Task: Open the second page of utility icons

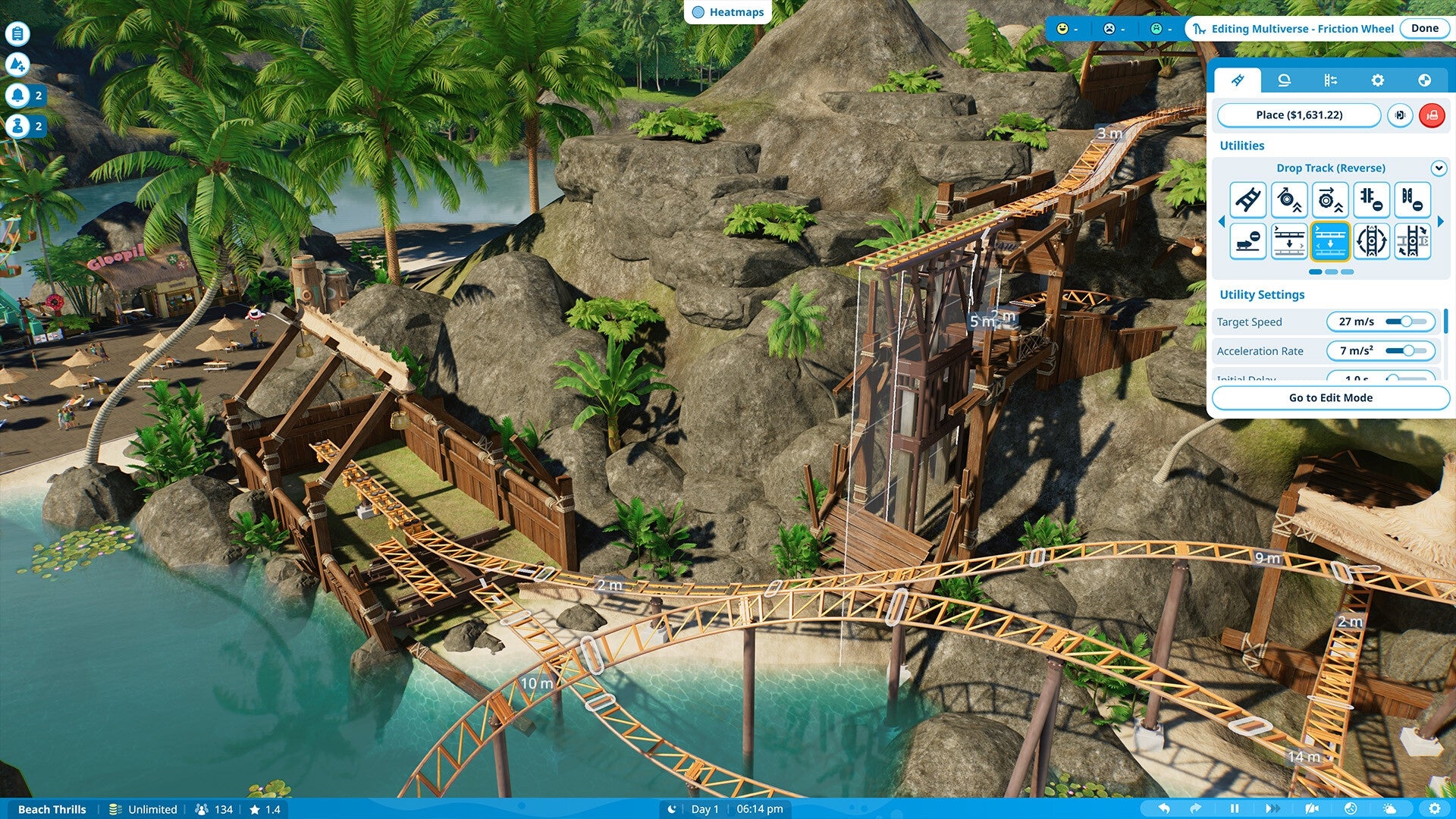Action: pyautogui.click(x=1330, y=271)
